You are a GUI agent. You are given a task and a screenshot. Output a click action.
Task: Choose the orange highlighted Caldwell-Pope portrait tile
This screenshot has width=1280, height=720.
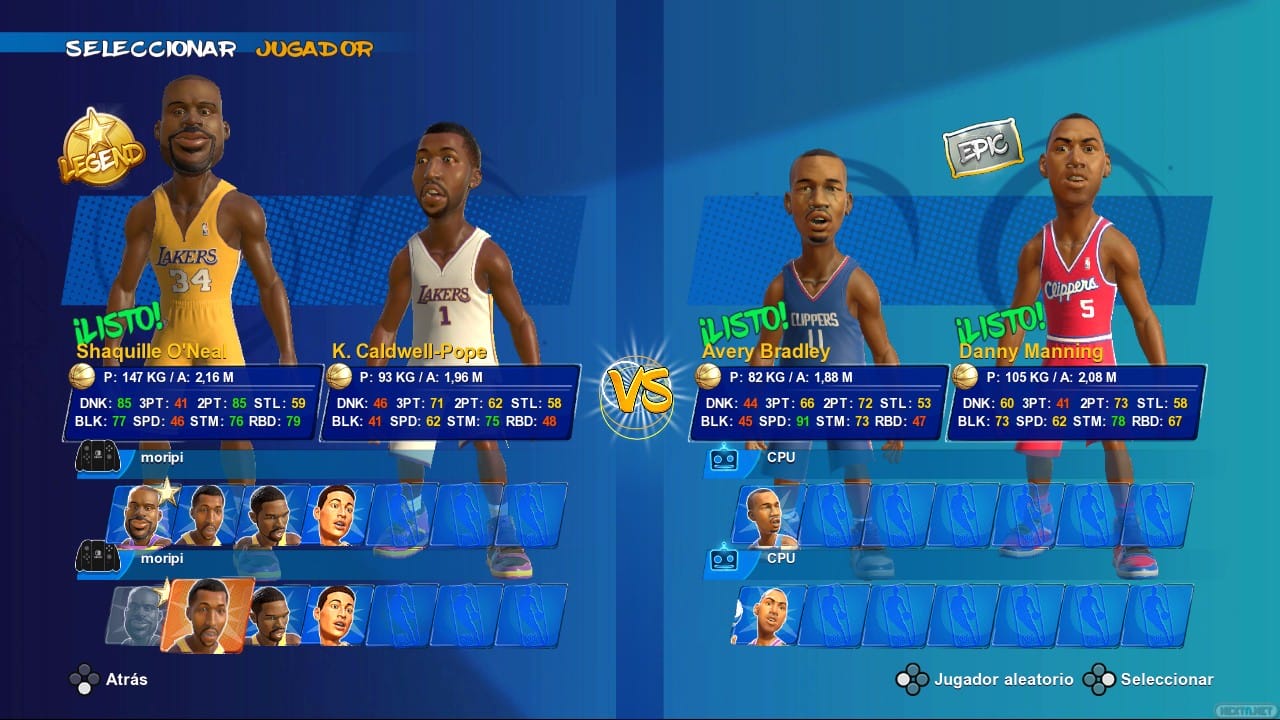pos(207,615)
